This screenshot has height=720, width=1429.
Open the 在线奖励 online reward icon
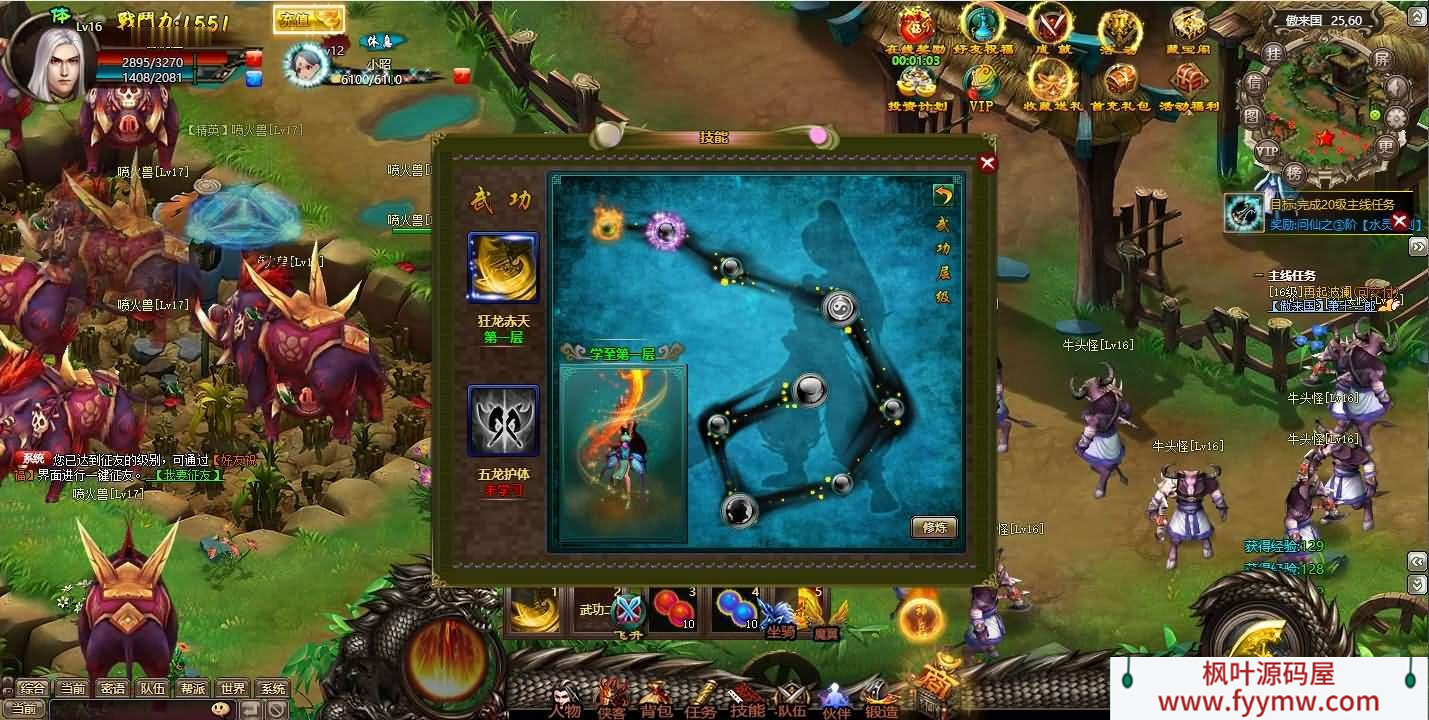point(914,30)
